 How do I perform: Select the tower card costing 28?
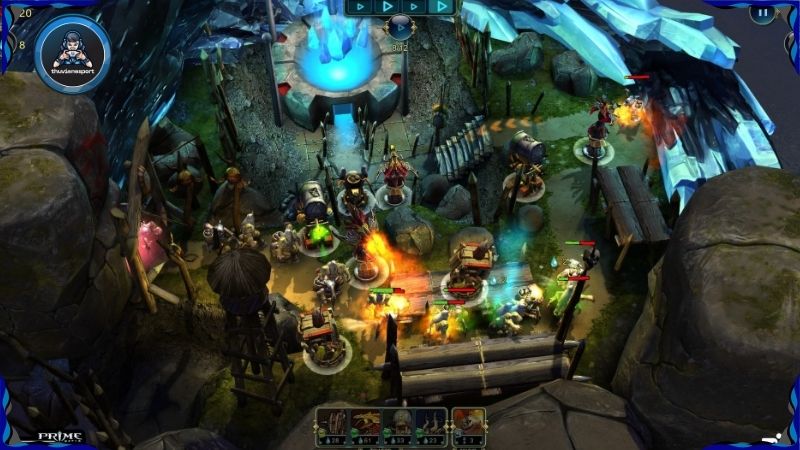[x=332, y=425]
